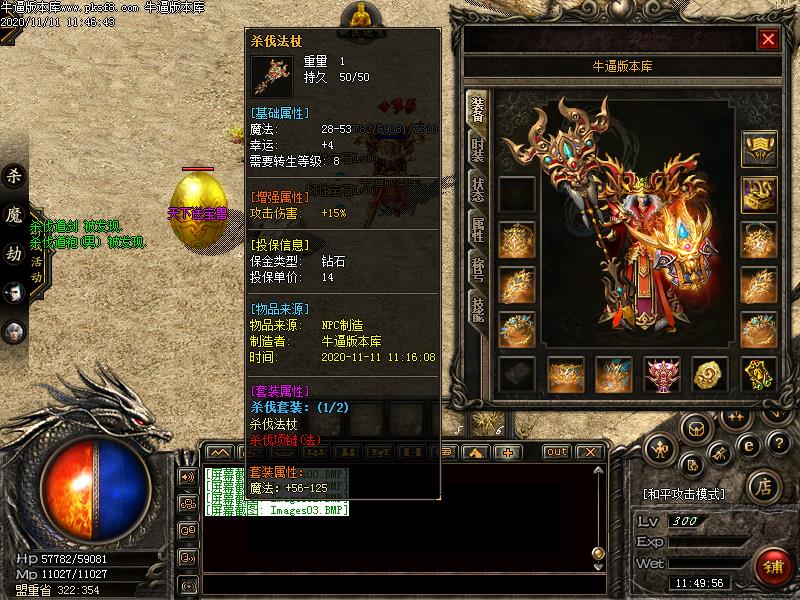Image resolution: width=800 pixels, height=600 pixels.
Task: Click the red shield medal equipment slot
Action: [x=661, y=374]
